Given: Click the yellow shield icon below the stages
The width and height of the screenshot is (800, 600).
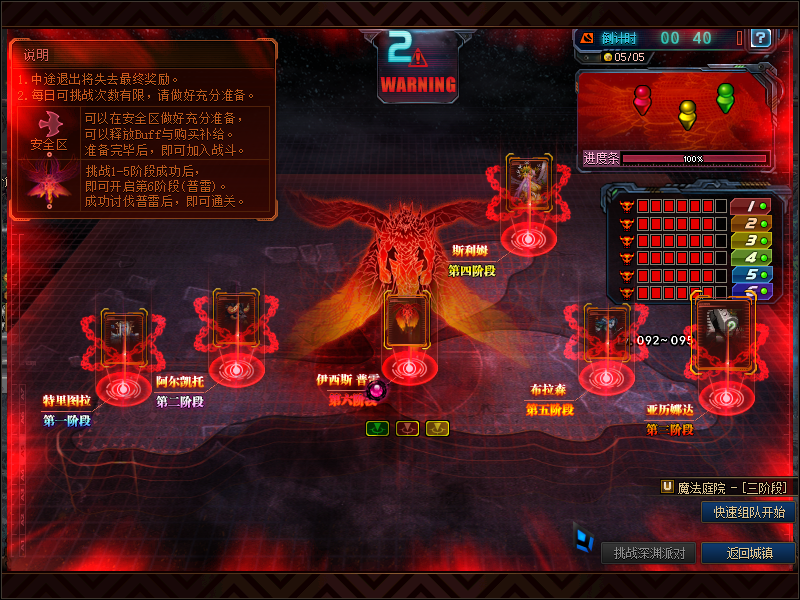Looking at the screenshot, I should (437, 428).
